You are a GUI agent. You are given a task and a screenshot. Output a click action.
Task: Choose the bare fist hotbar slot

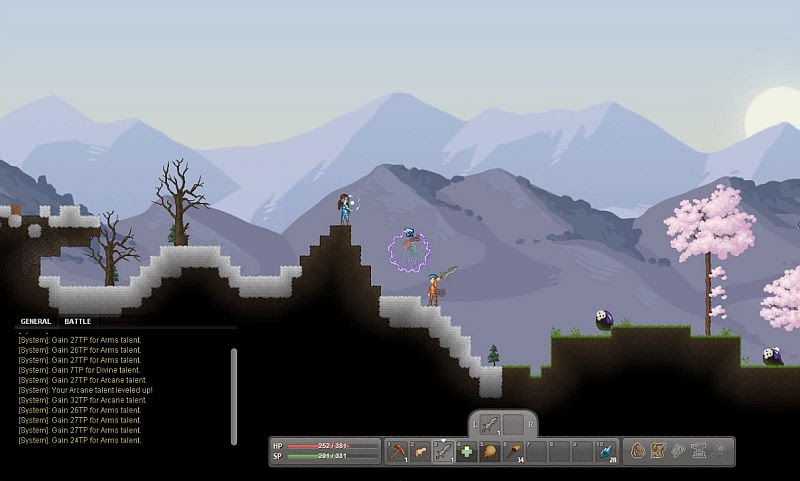coord(421,452)
